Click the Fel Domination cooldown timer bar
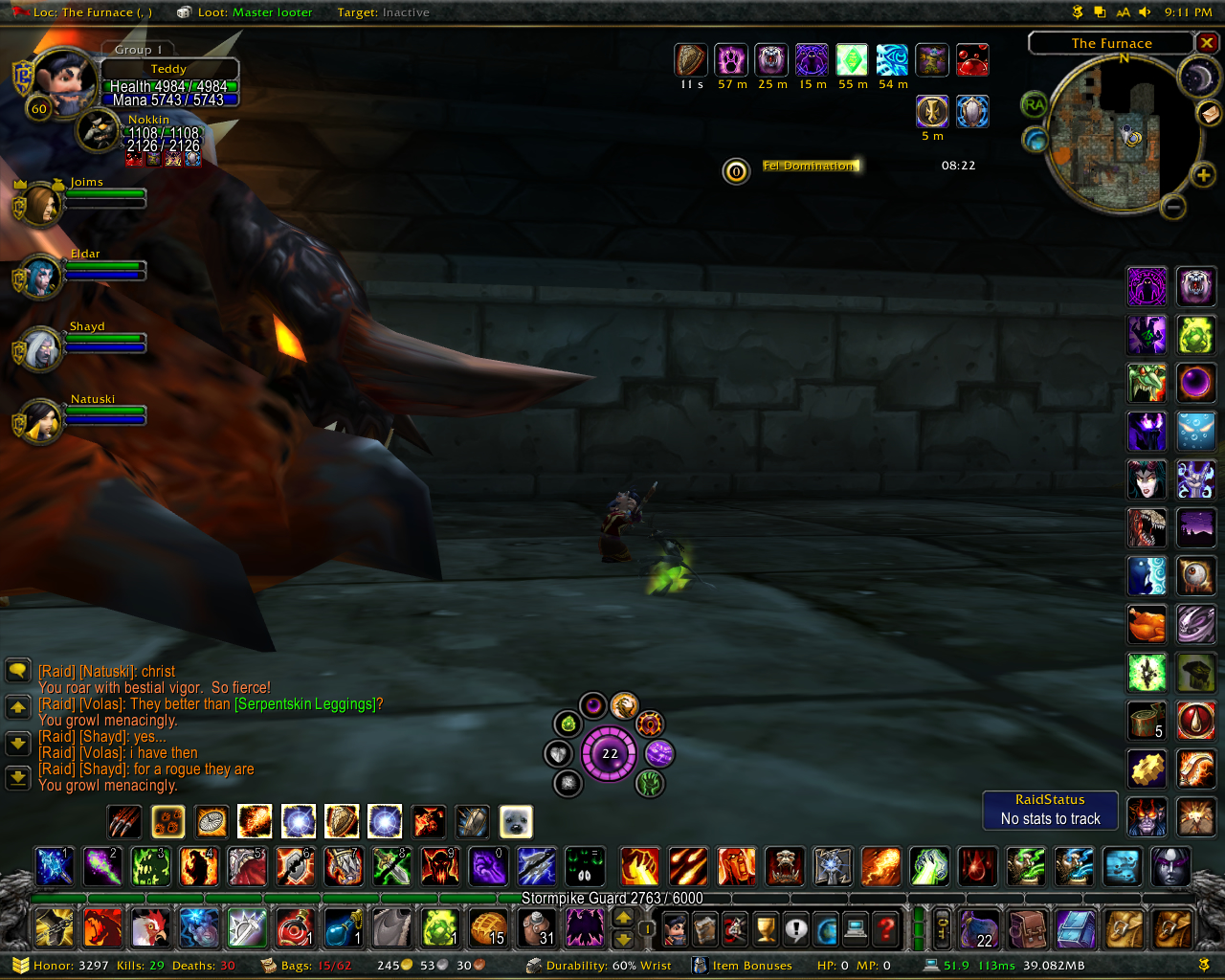The height and width of the screenshot is (980, 1225). [x=811, y=166]
